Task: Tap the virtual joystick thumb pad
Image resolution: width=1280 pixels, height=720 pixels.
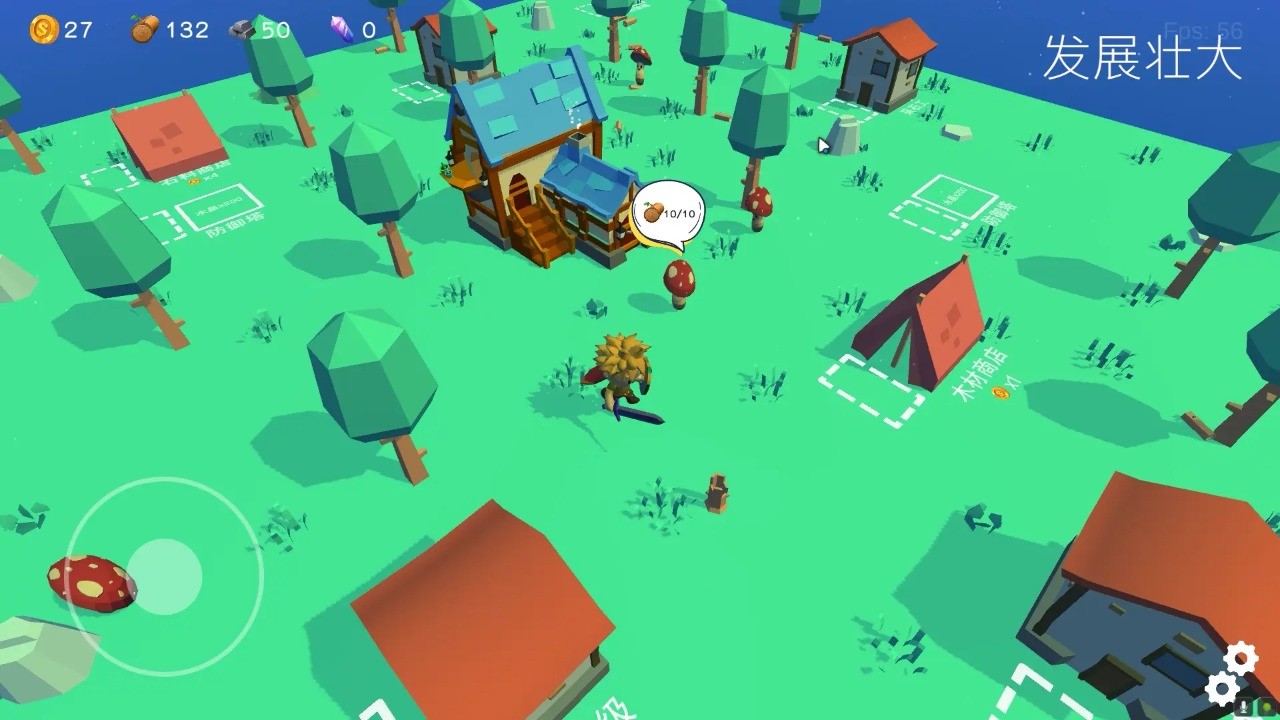Action: coord(165,576)
